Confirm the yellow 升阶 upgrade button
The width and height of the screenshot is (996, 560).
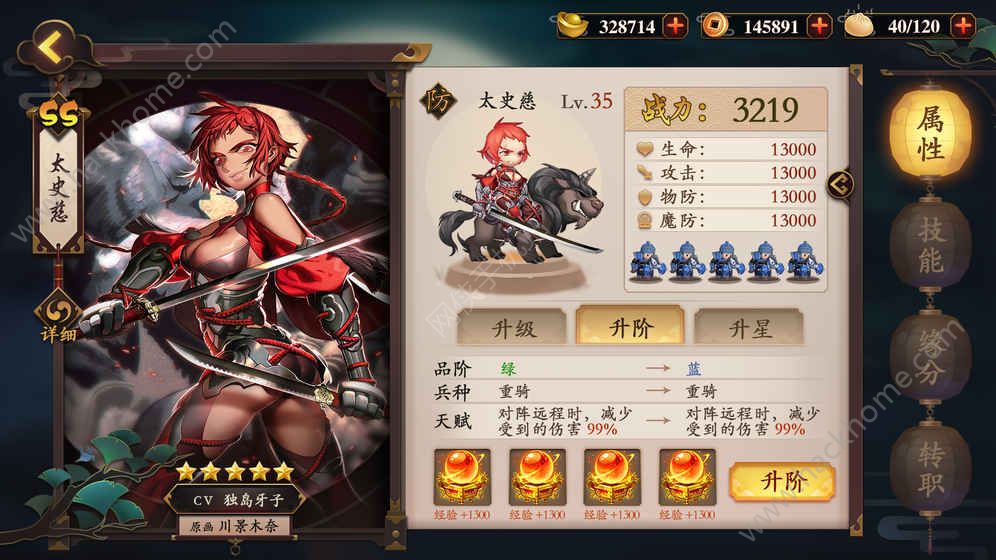782,481
